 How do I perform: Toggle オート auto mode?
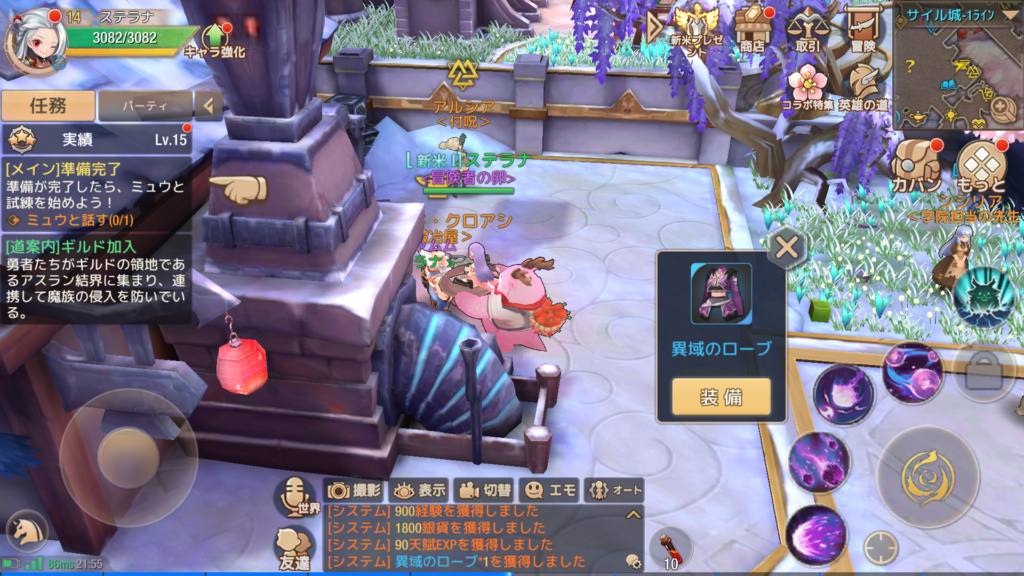click(x=615, y=490)
